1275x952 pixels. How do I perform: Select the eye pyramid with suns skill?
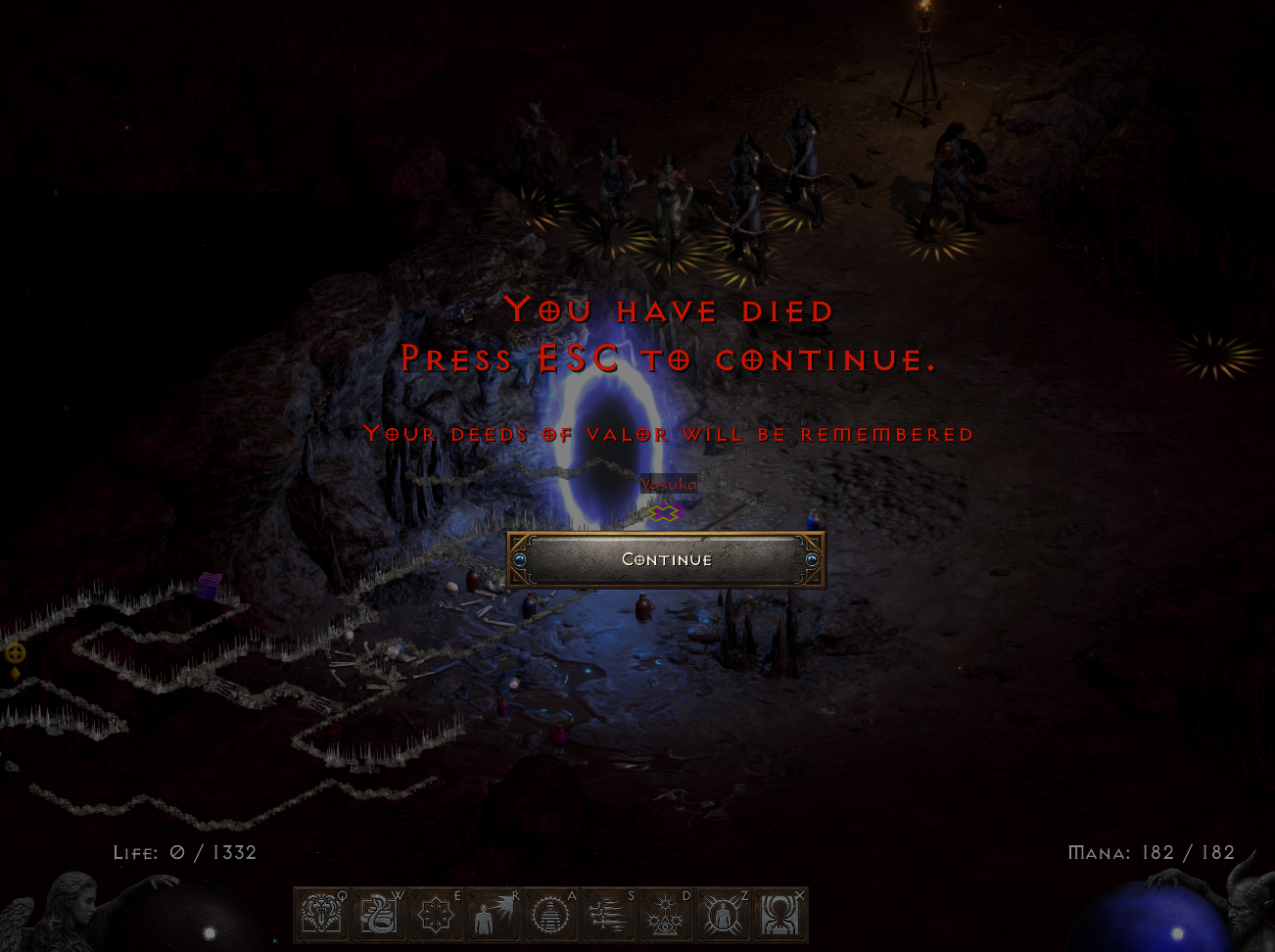(666, 916)
